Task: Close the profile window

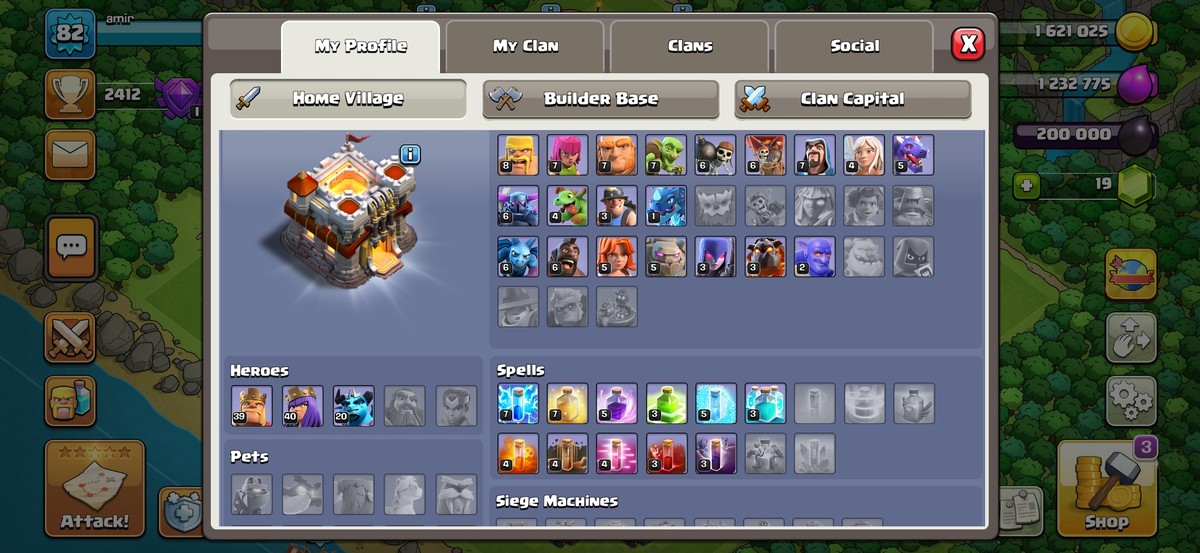Action: pyautogui.click(x=967, y=44)
